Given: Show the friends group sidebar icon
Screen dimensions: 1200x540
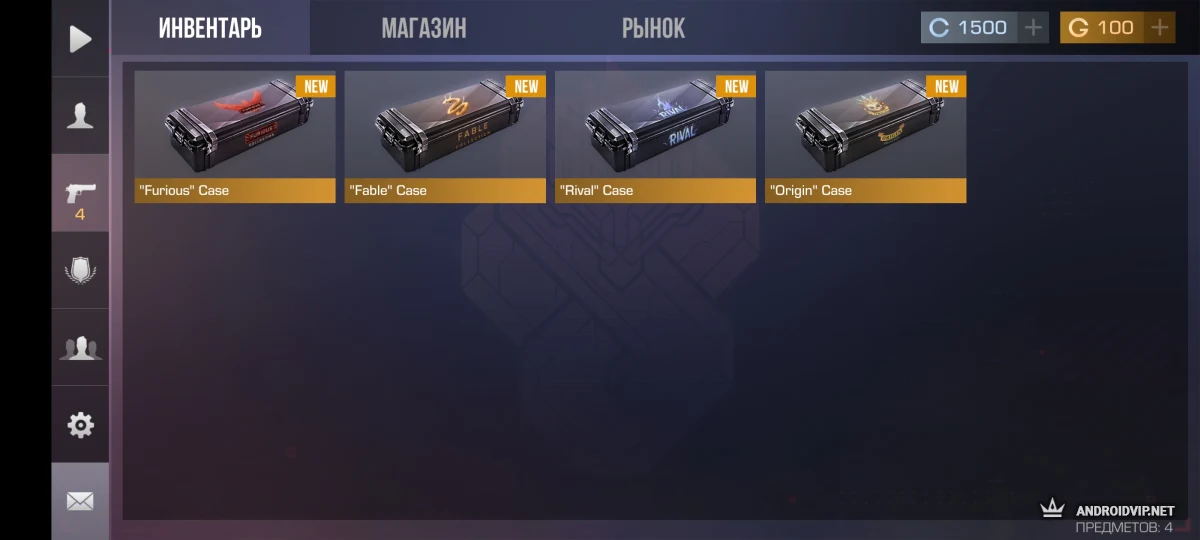Looking at the screenshot, I should pos(80,348).
